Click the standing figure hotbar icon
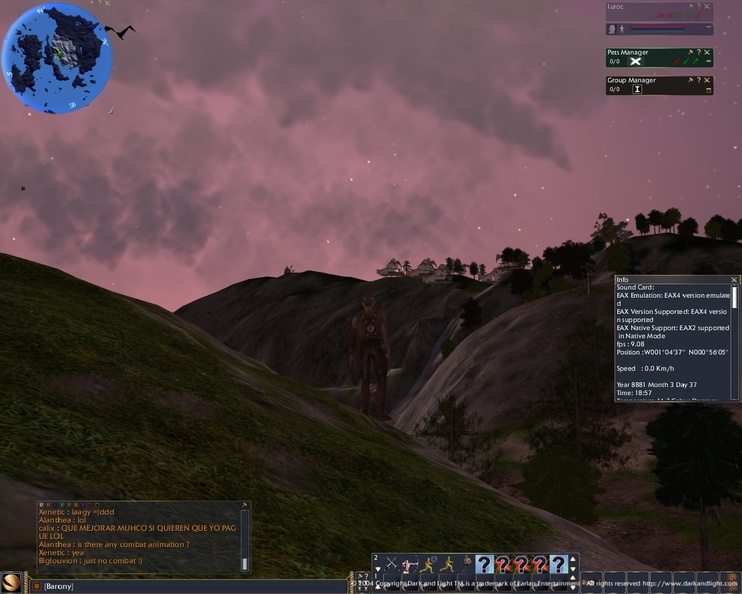Viewport: 742px width, 594px height. pos(466,565)
